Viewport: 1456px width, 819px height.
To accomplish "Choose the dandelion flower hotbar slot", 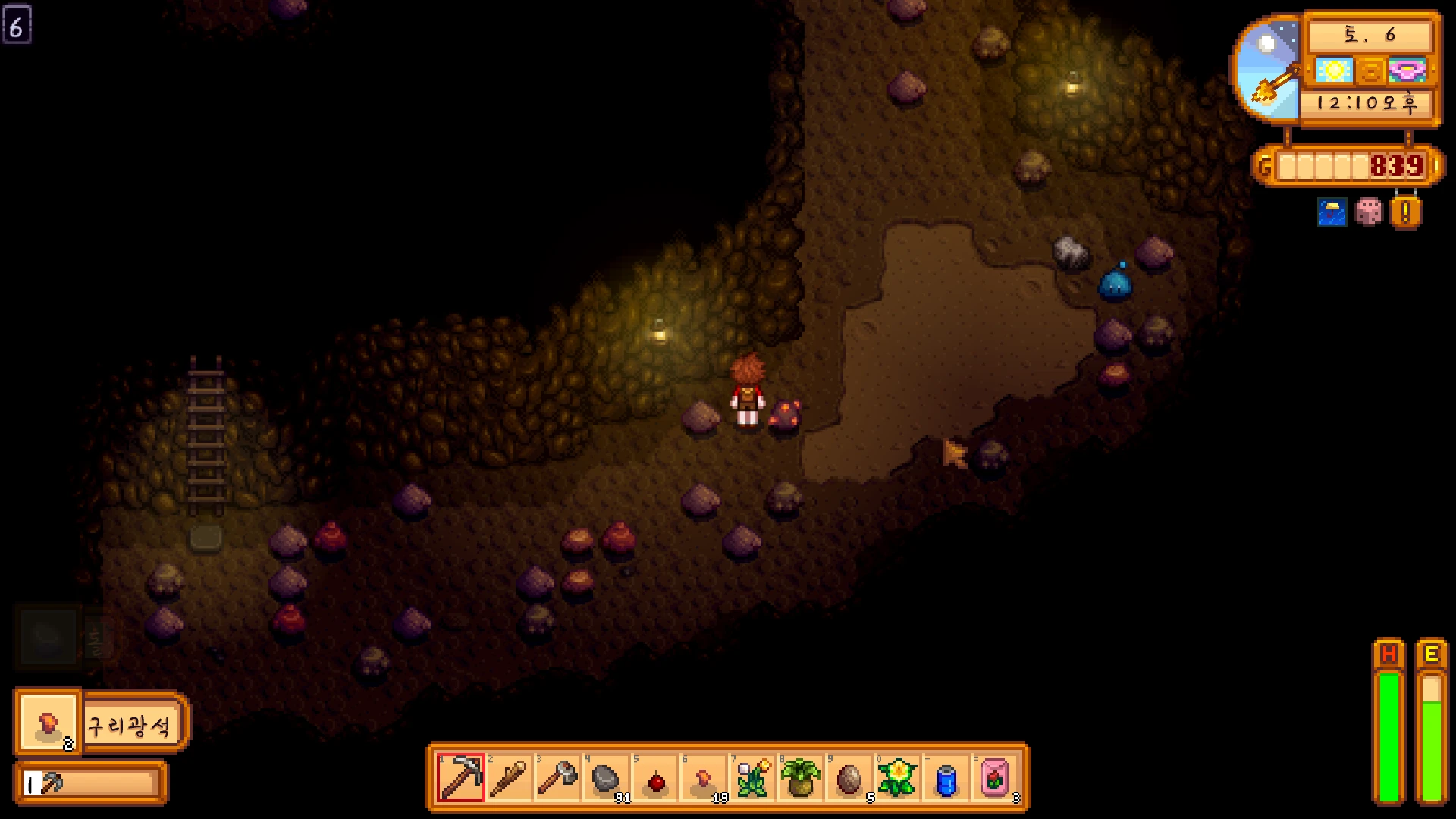I will [752, 777].
